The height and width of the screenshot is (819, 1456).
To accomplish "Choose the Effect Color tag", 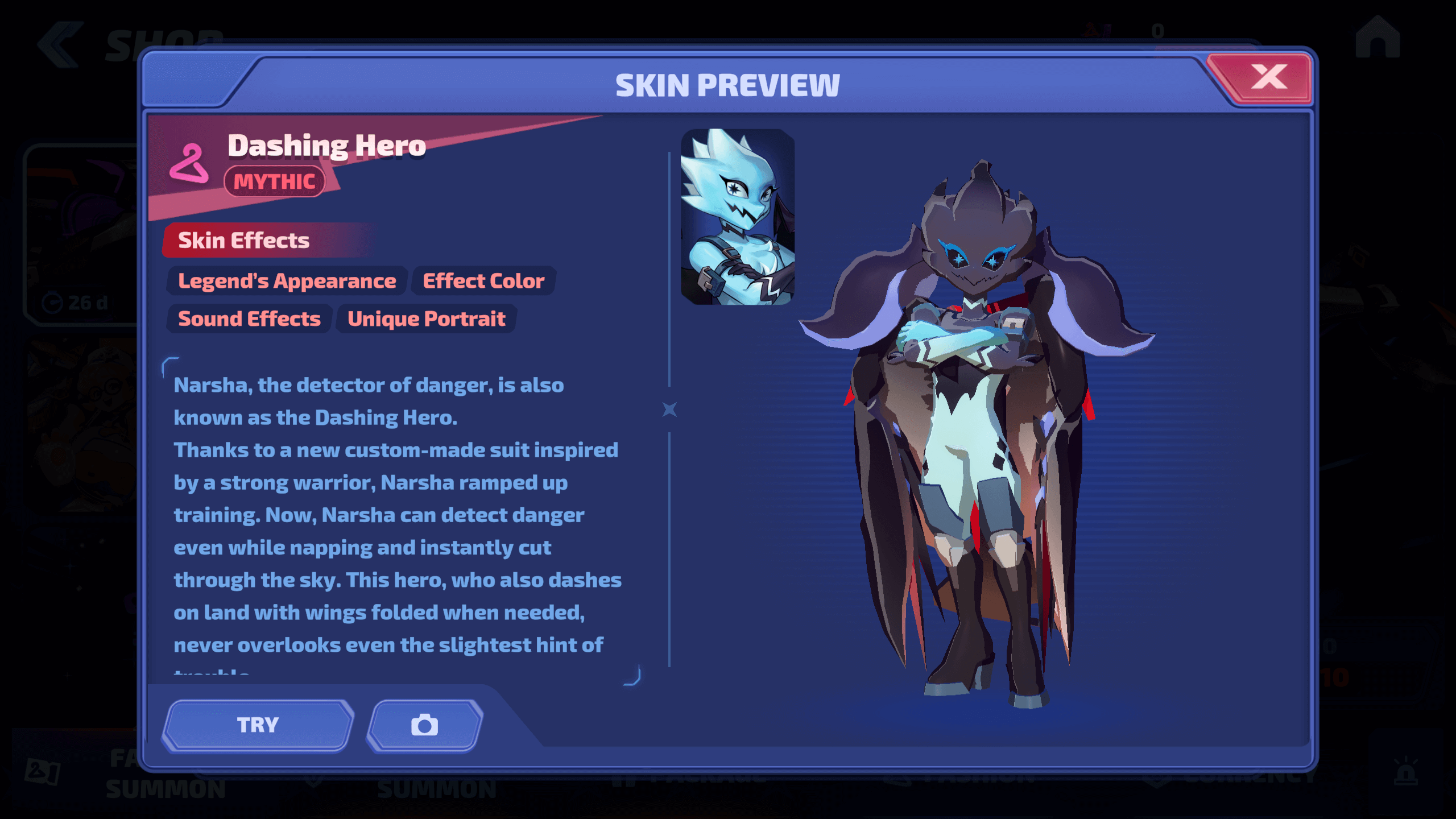I will pos(483,281).
